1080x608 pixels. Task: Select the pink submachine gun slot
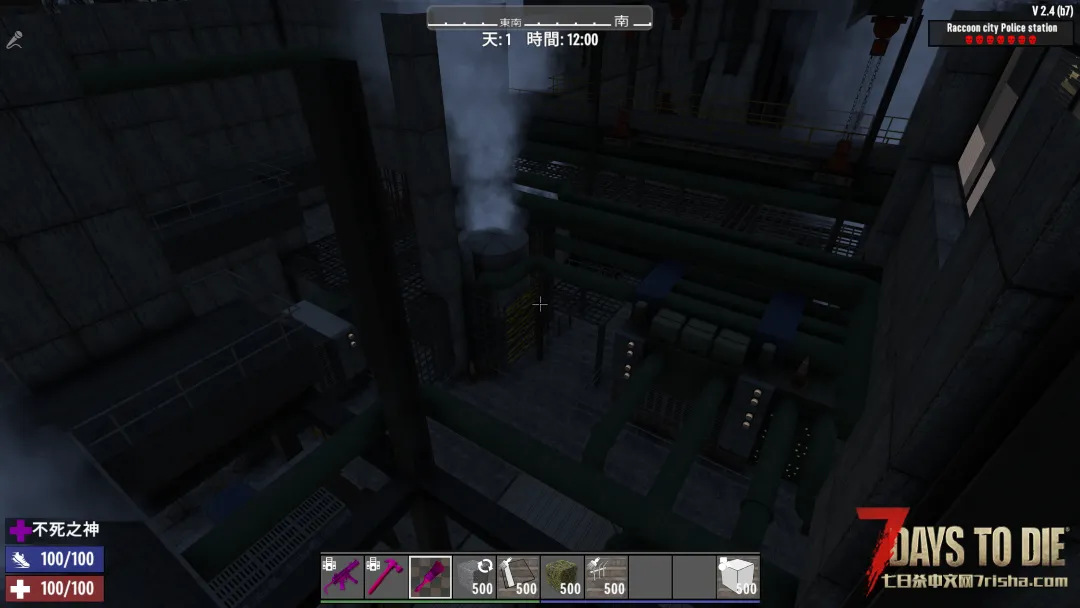tap(342, 577)
